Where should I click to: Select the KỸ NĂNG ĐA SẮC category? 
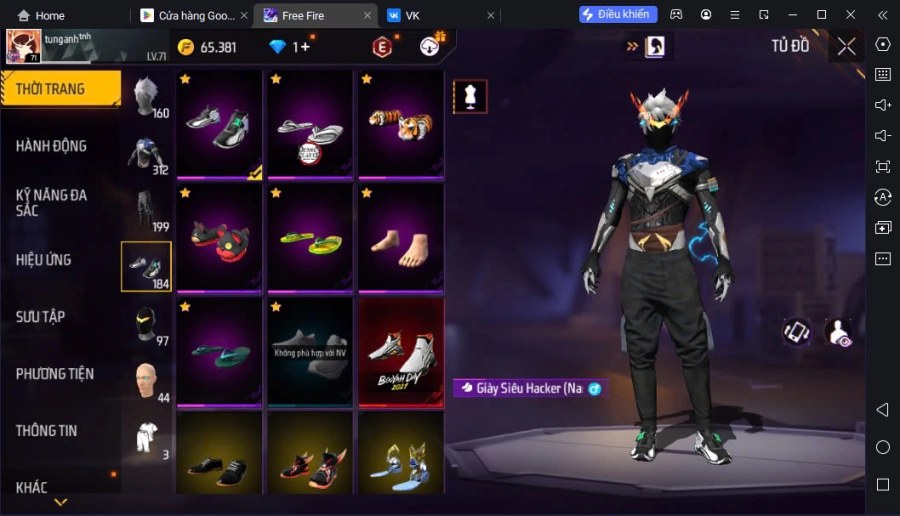(x=52, y=202)
